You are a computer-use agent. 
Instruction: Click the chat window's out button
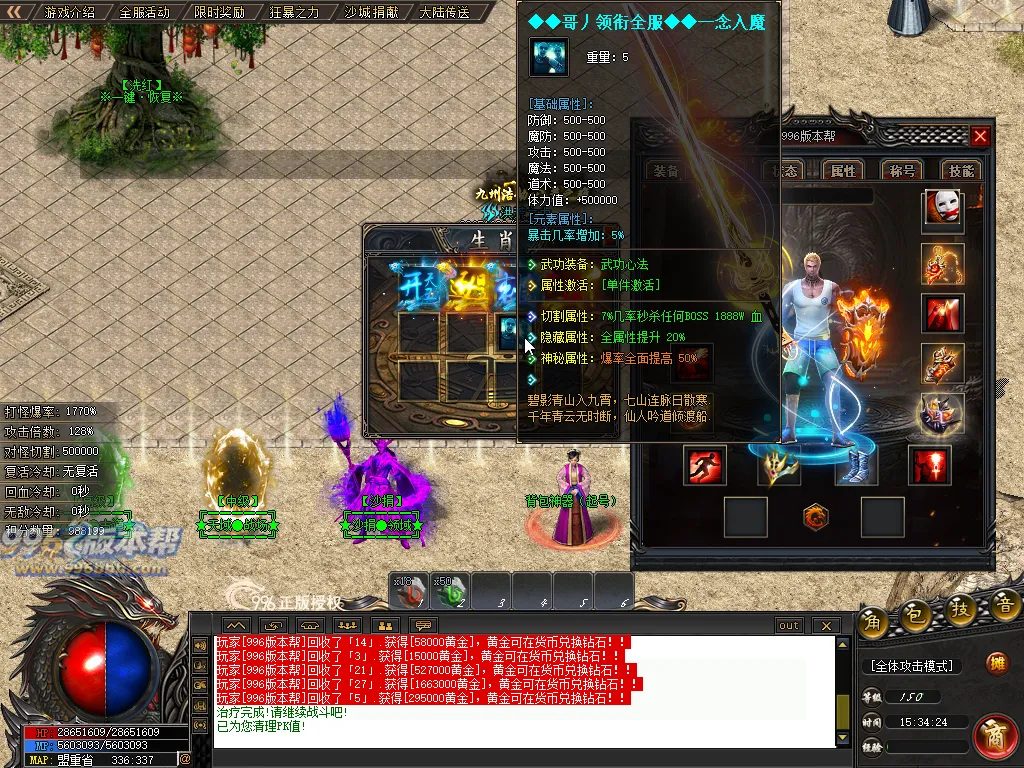tap(789, 626)
